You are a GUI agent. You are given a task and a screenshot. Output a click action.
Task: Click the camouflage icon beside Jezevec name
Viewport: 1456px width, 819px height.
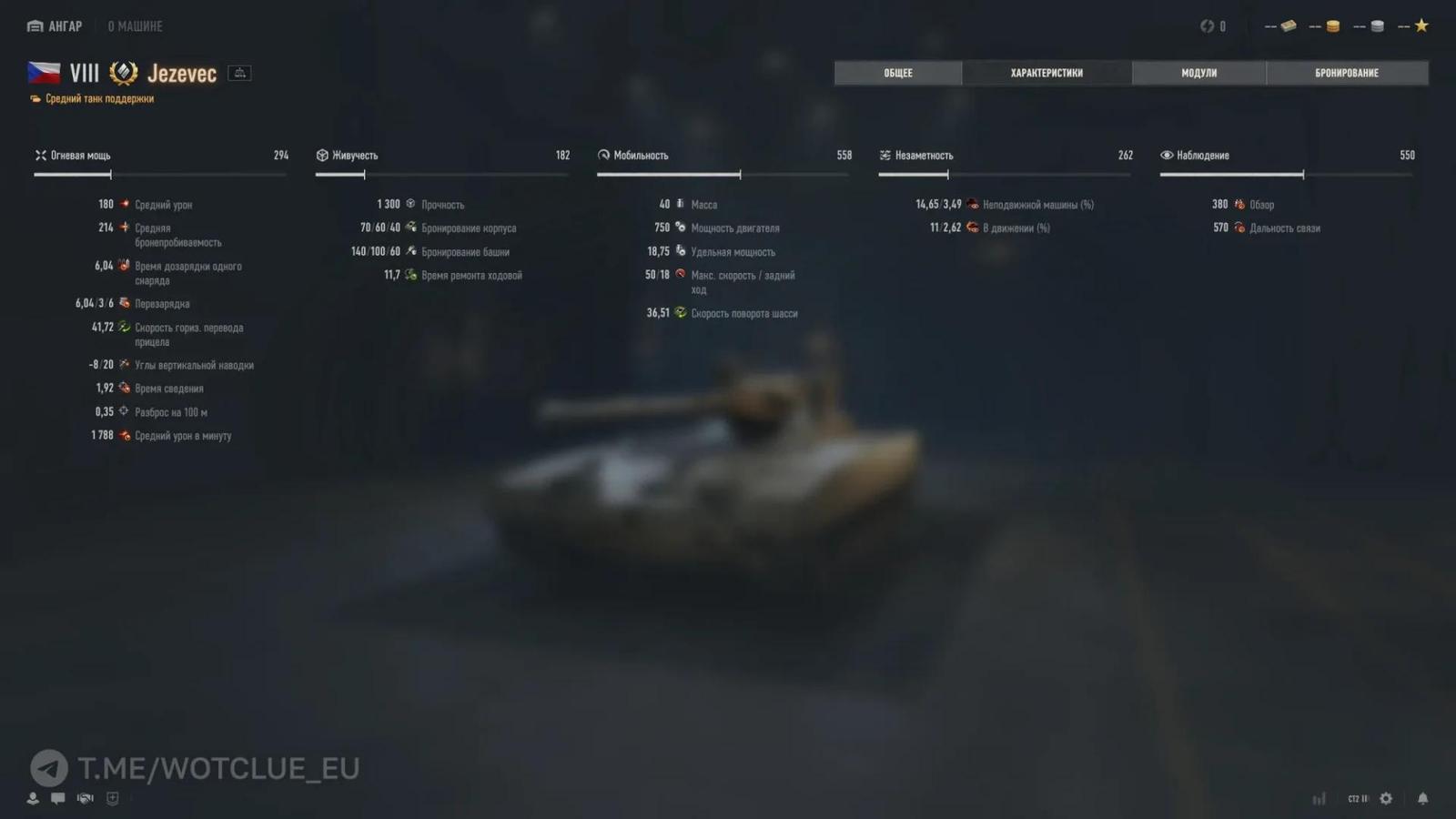tap(238, 72)
